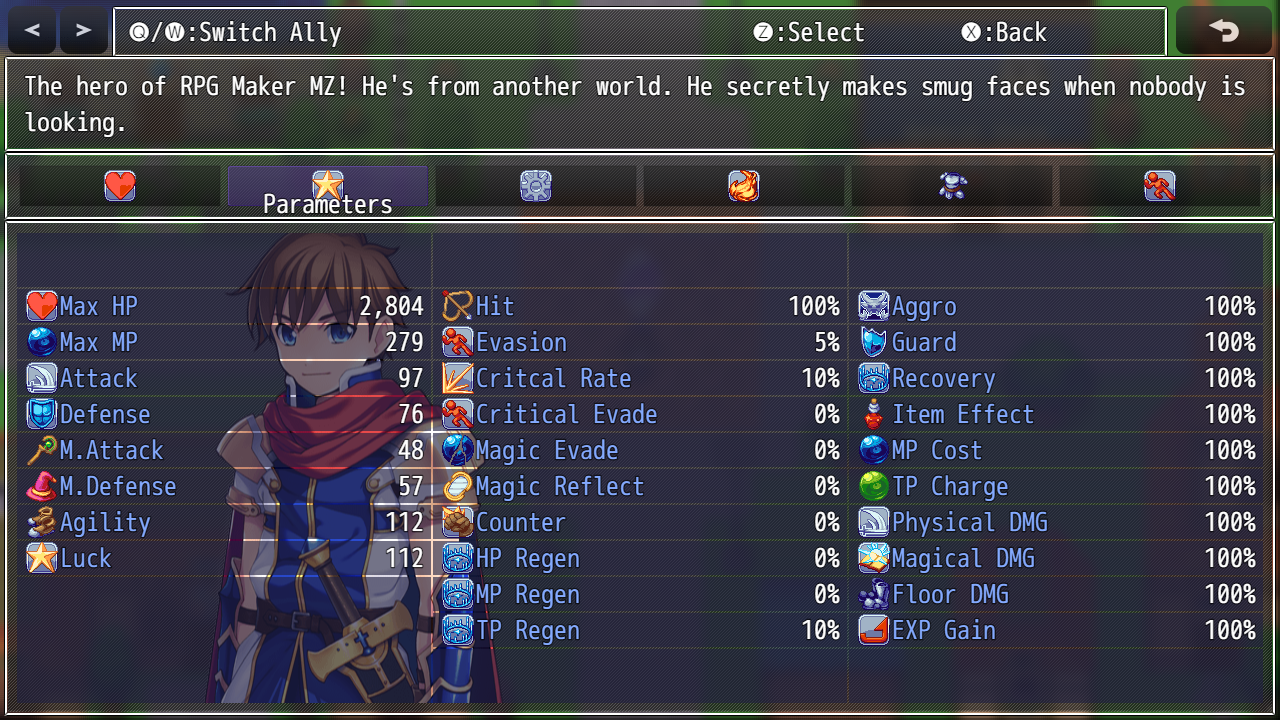Switch to next ally with right arrow
Screen dimensions: 1280x720
[x=84, y=31]
